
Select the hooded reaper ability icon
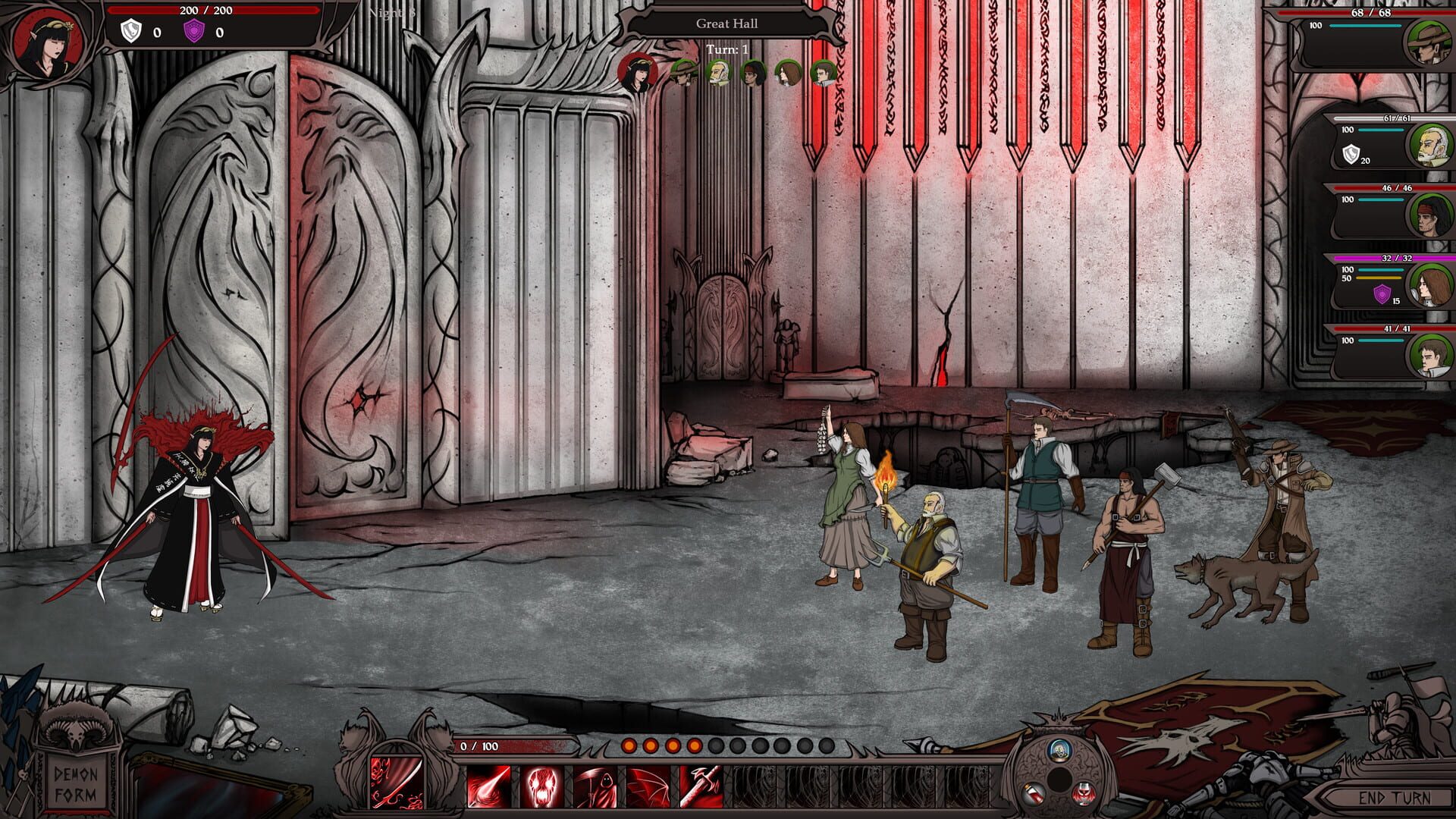click(596, 785)
